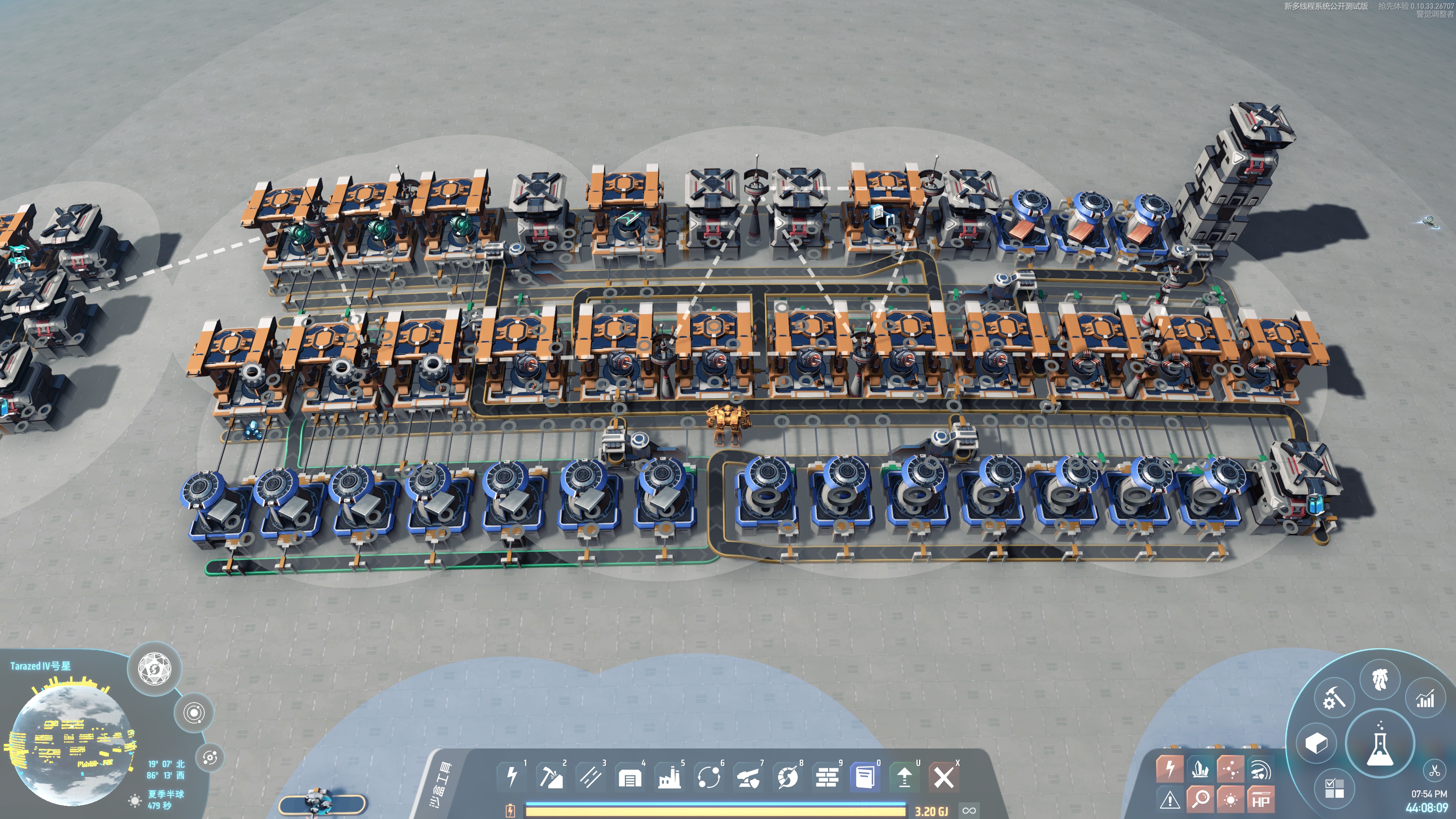Select the mining pickaxe build category
Viewport: 1456px width, 819px height.
[551, 777]
